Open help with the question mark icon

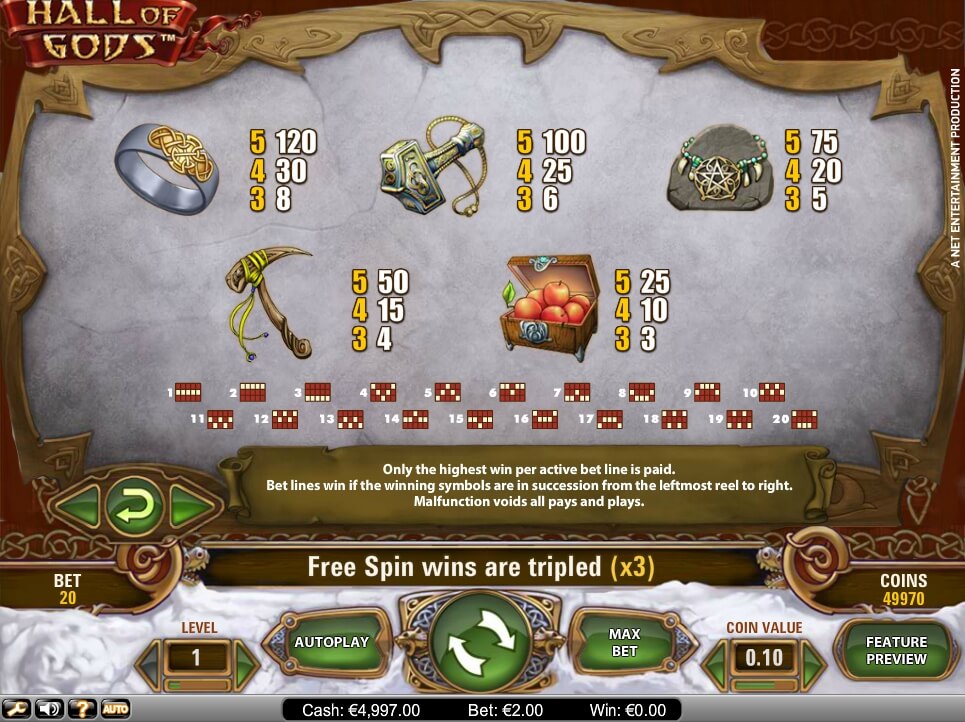[82, 709]
